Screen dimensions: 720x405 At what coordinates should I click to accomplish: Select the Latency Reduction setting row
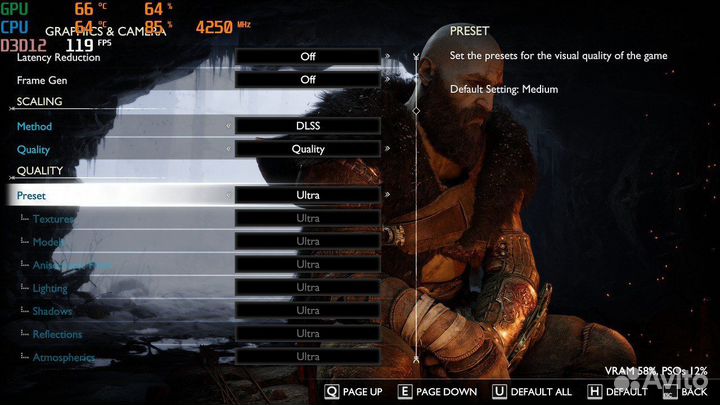click(x=59, y=57)
